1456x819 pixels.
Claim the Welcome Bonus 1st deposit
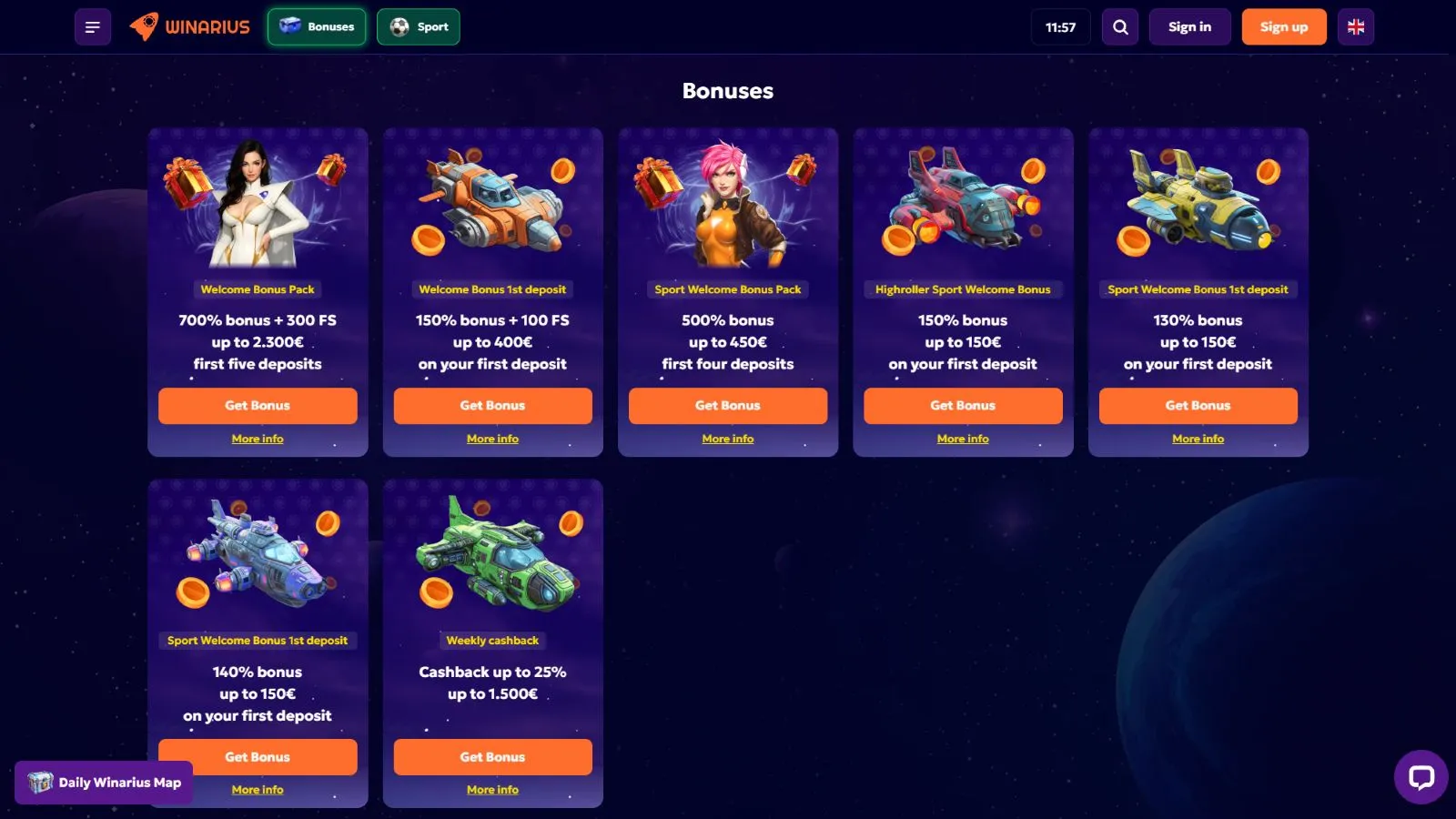tap(492, 406)
